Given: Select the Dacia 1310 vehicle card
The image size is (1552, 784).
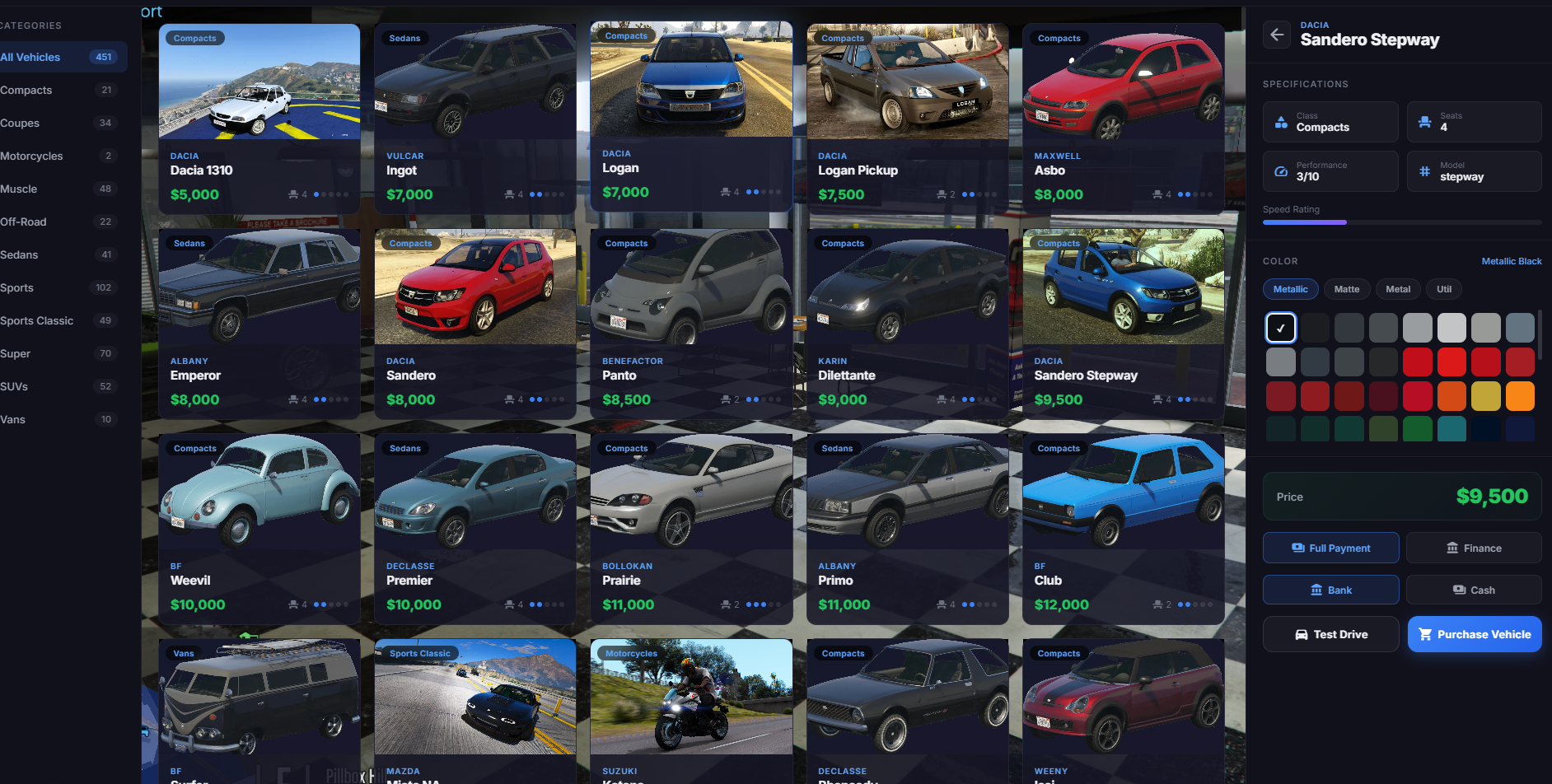Looking at the screenshot, I should 259,119.
